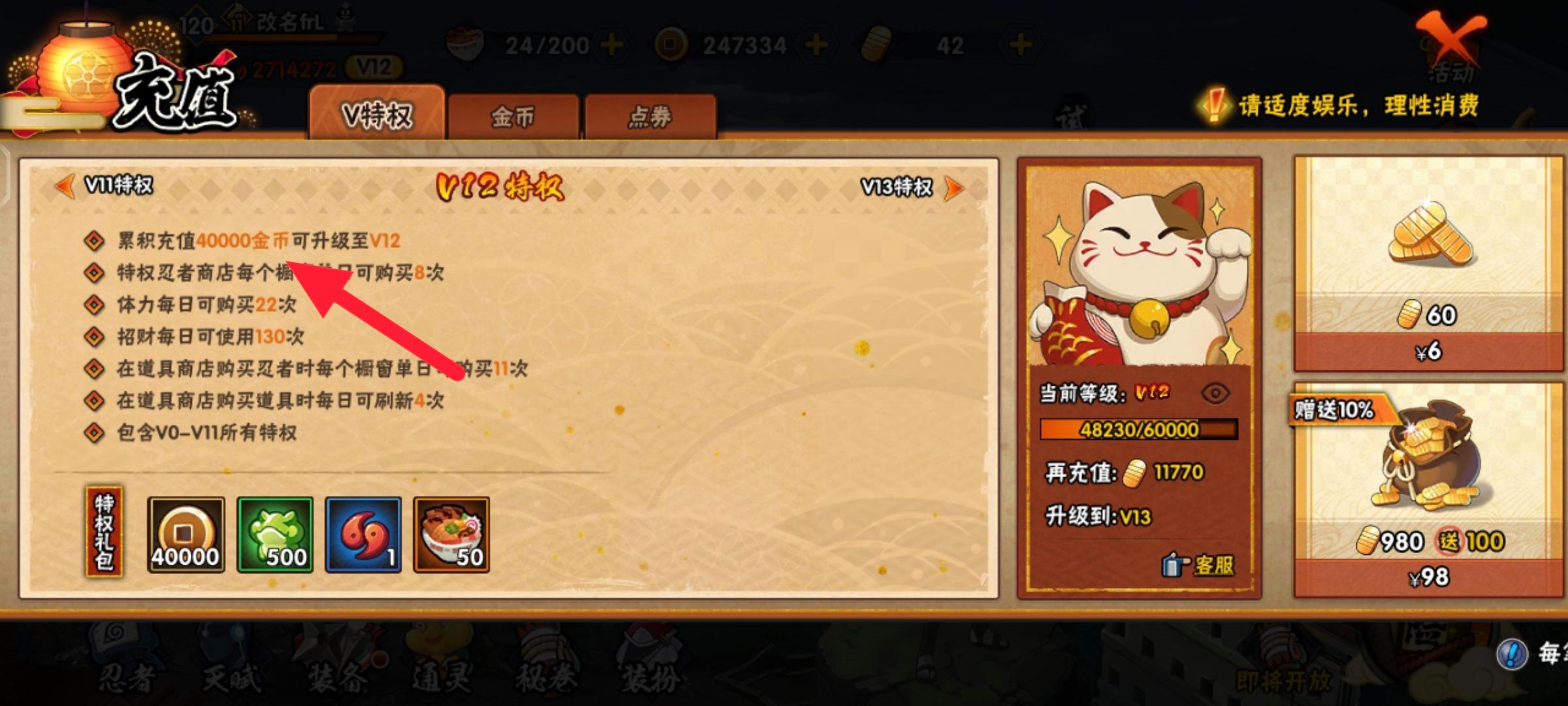Purchase the ¥98 gold bag with 赠送10%

click(1428, 516)
